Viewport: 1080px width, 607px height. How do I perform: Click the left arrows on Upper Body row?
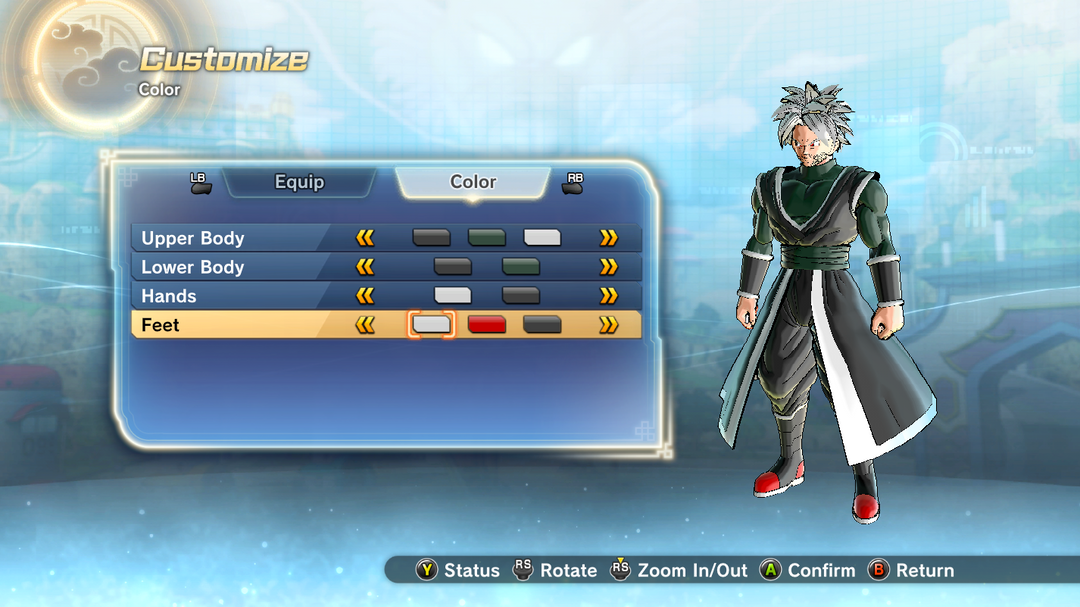365,238
